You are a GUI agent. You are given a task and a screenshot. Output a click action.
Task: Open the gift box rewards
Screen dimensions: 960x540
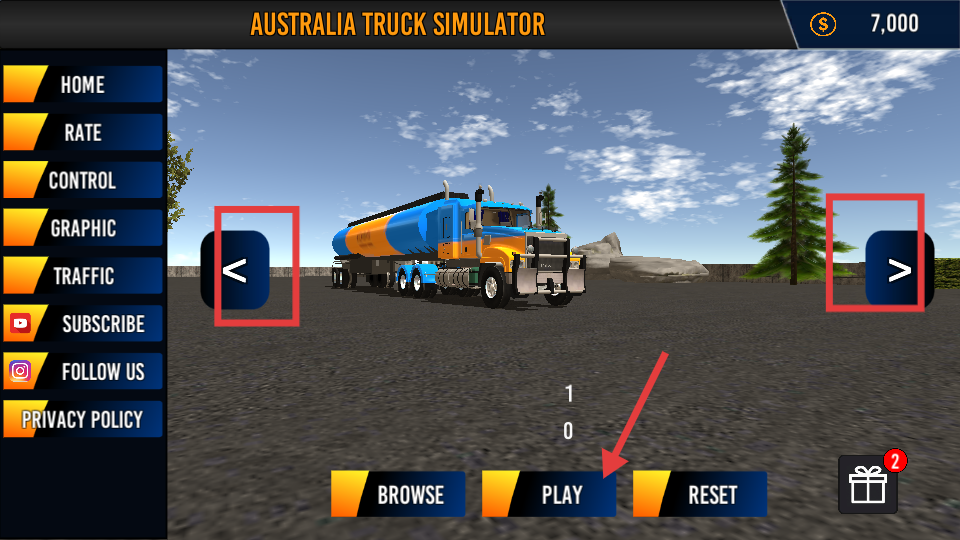coord(867,486)
